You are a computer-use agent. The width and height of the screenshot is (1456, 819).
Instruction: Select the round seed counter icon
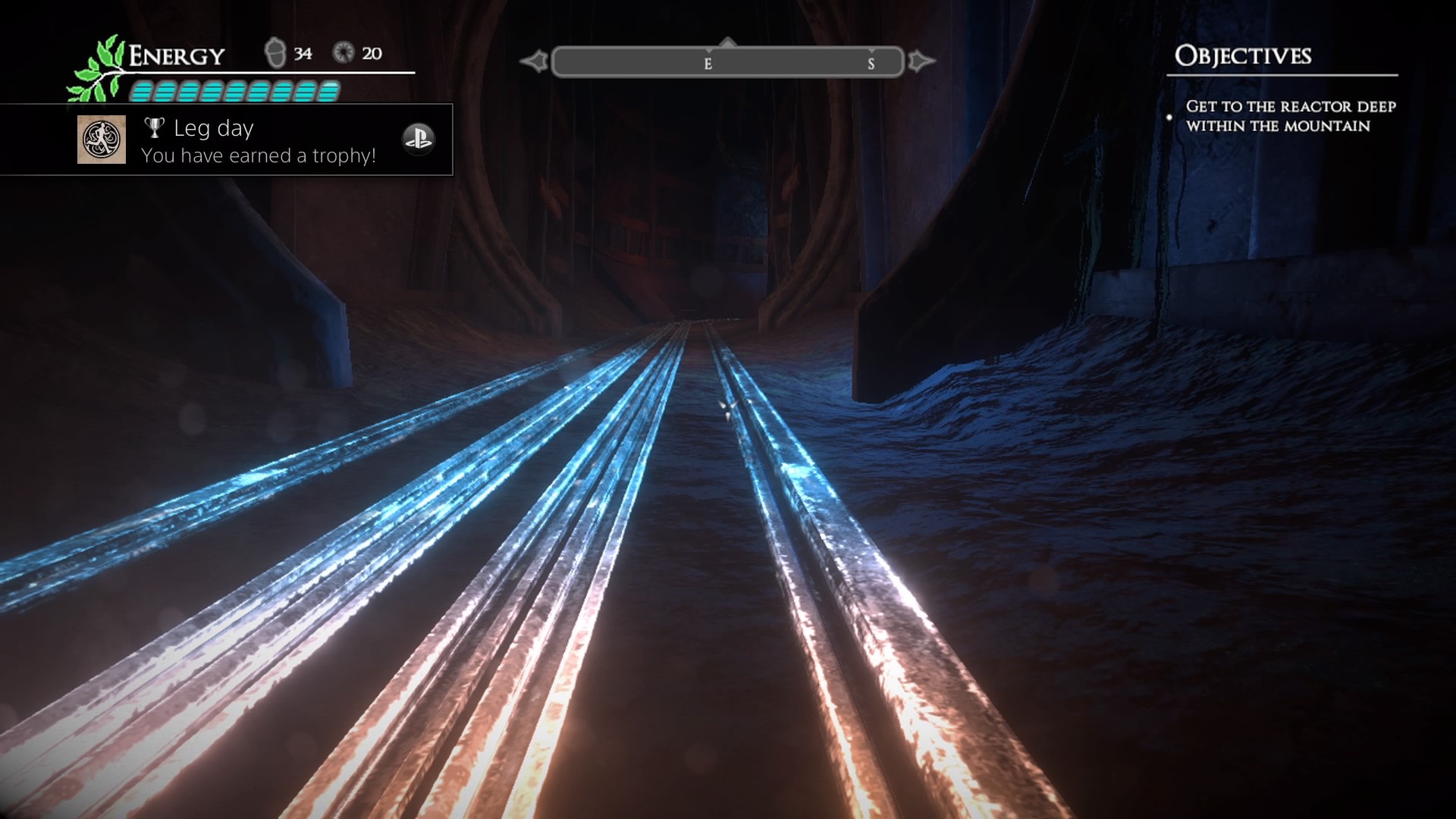[x=344, y=52]
